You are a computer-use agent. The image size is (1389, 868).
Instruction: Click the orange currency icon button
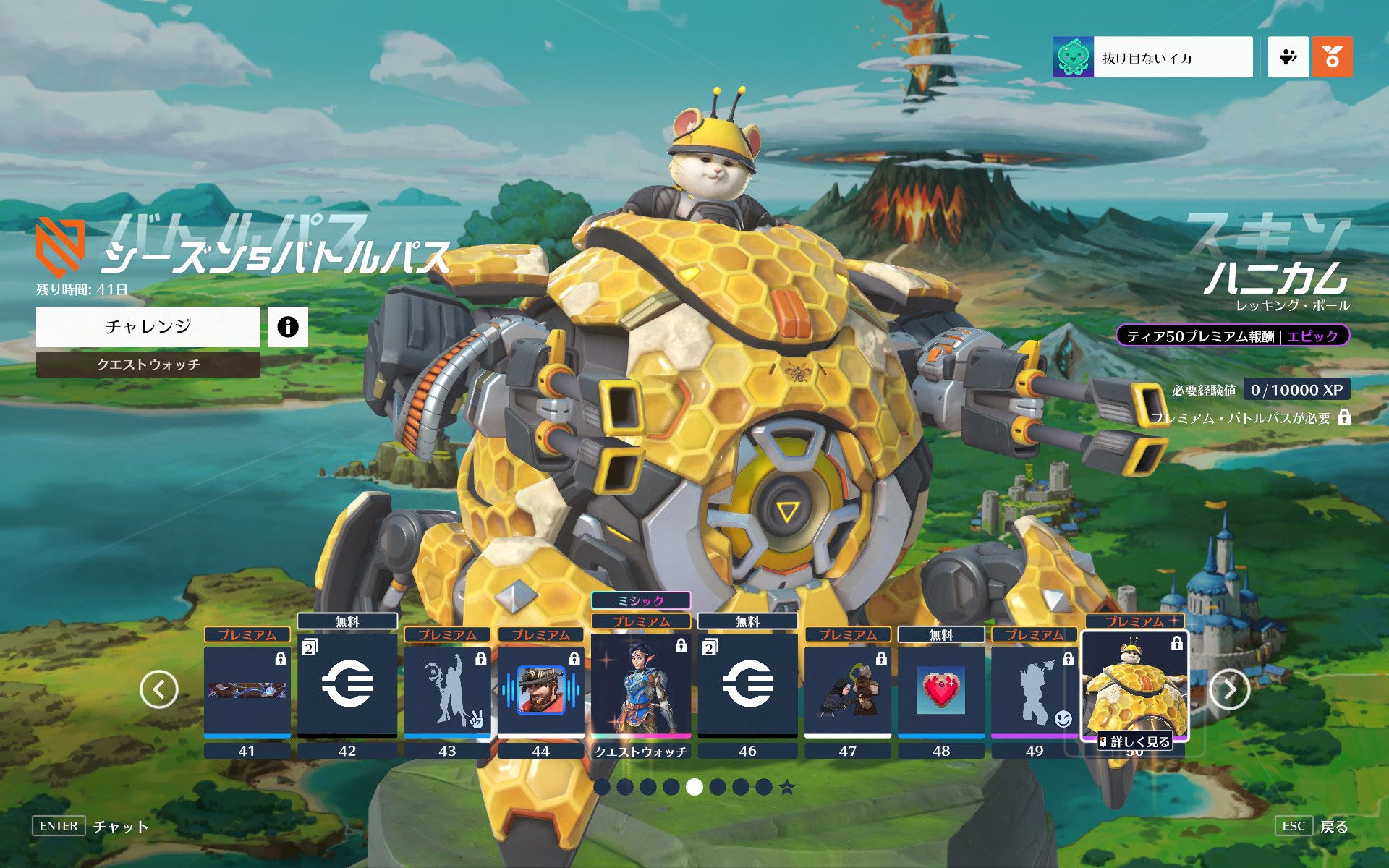point(1332,57)
